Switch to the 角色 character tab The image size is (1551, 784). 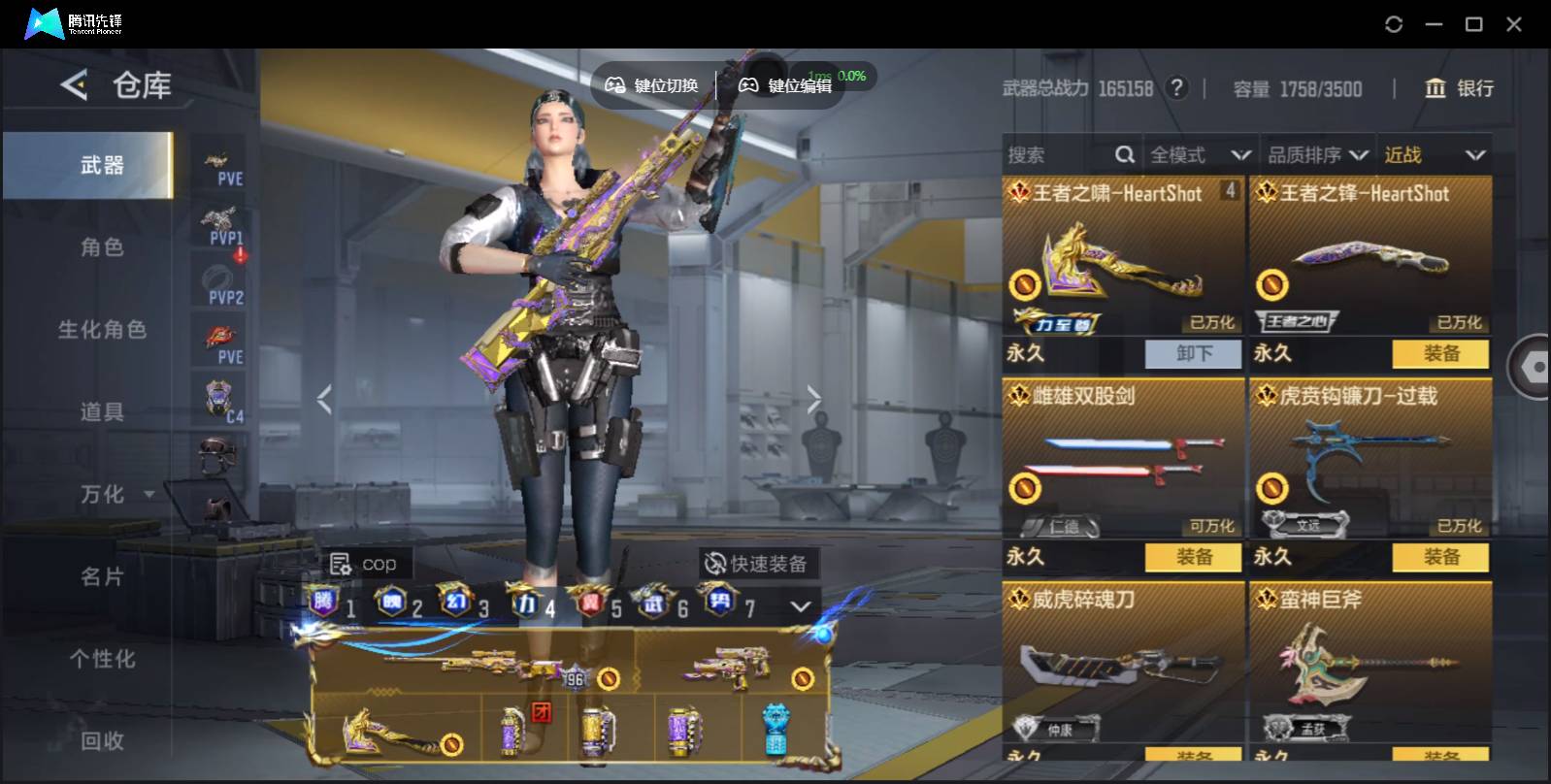102,247
